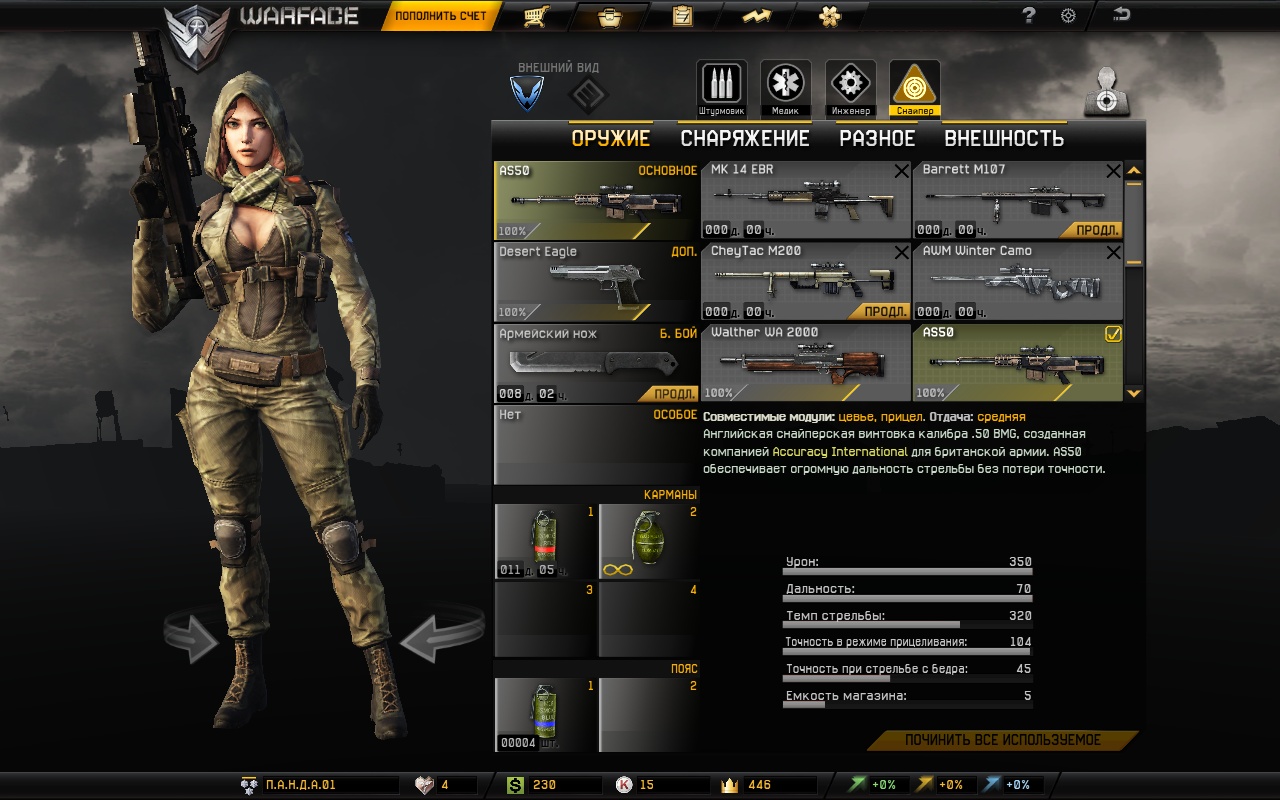
Task: Remove the MK 14 EBR with its X
Action: coord(901,171)
